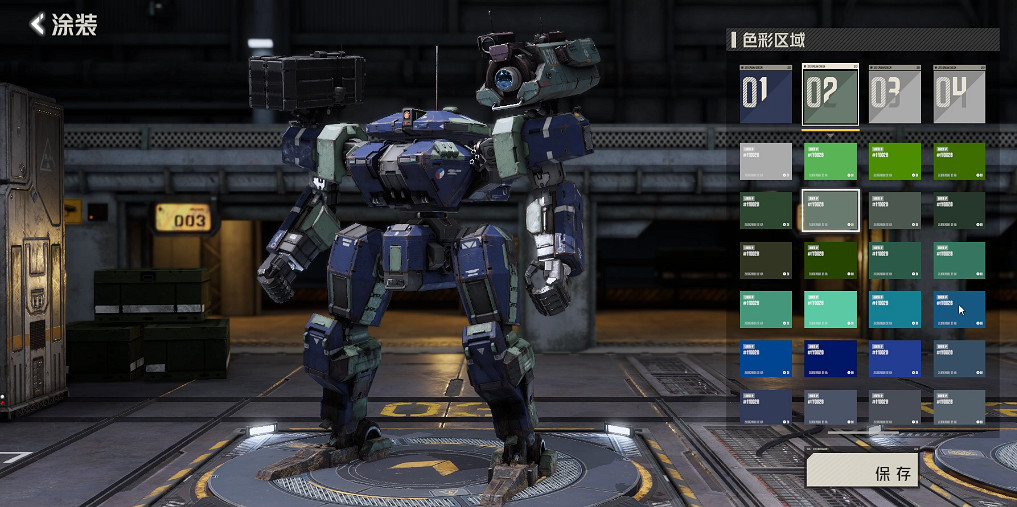Pick the pale gray color swatch

tap(765, 161)
